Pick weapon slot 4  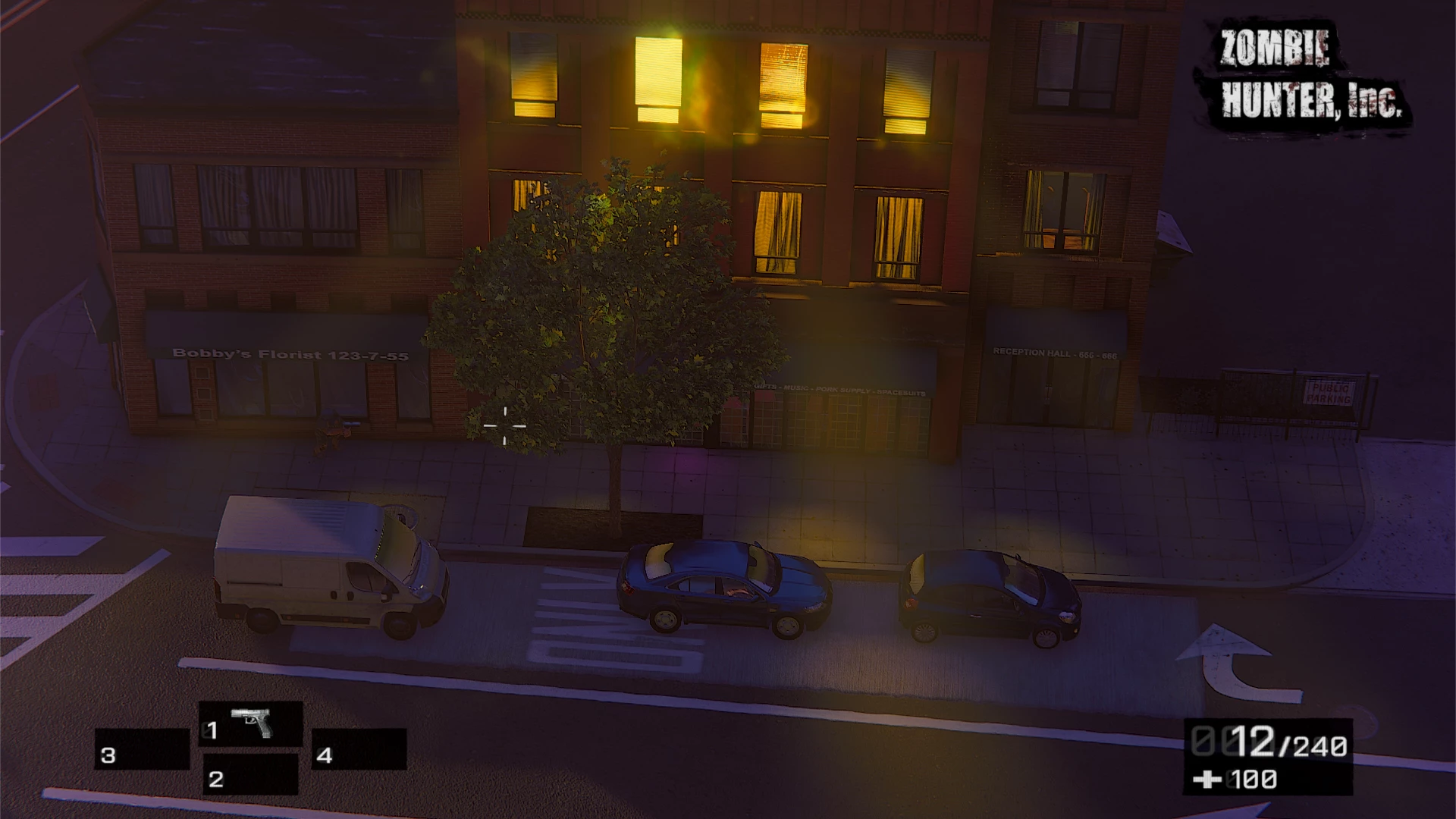[x=359, y=750]
